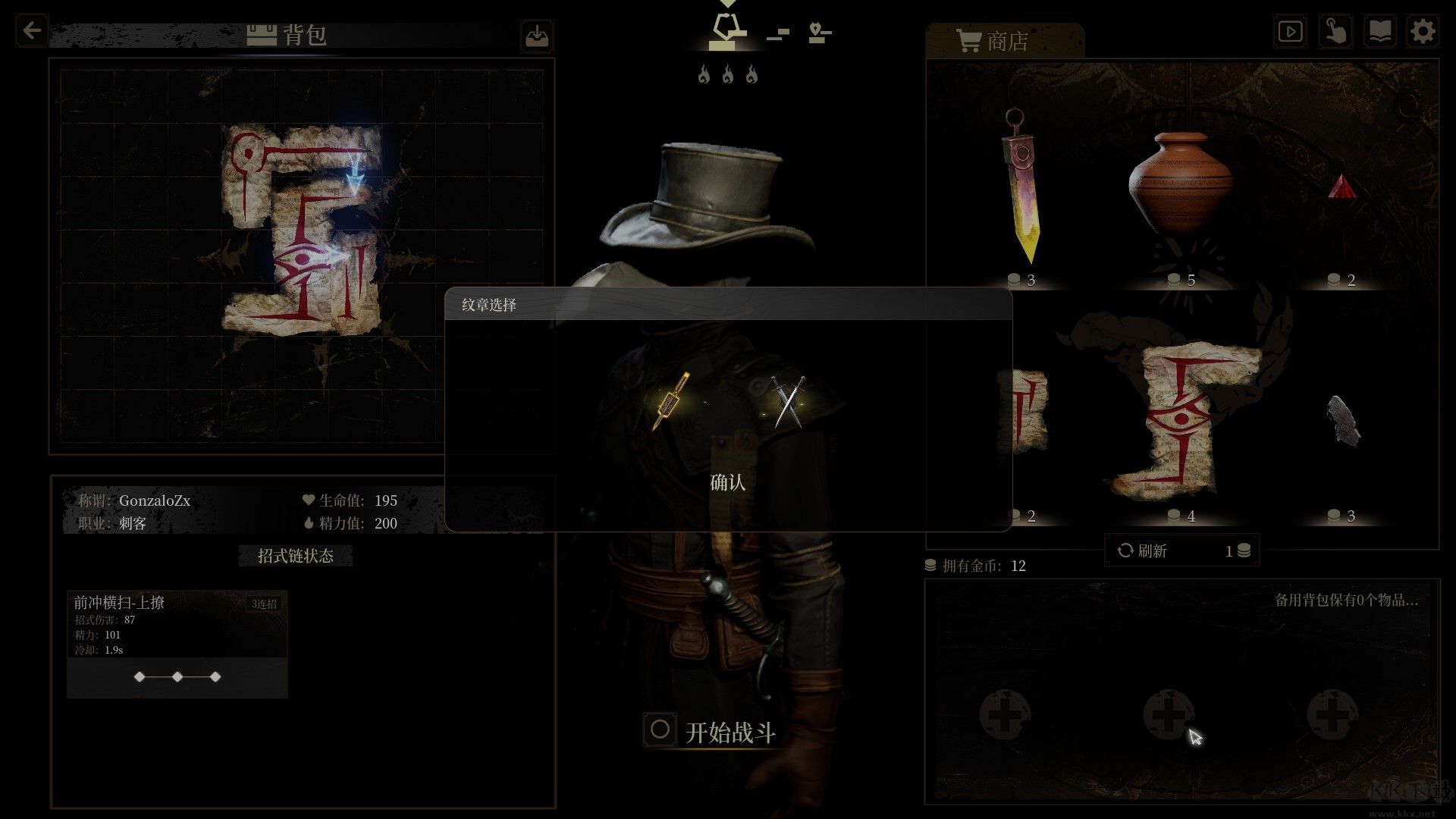Click the shield stage icon near top center
Image resolution: width=1456 pixels, height=819 pixels.
tap(816, 30)
